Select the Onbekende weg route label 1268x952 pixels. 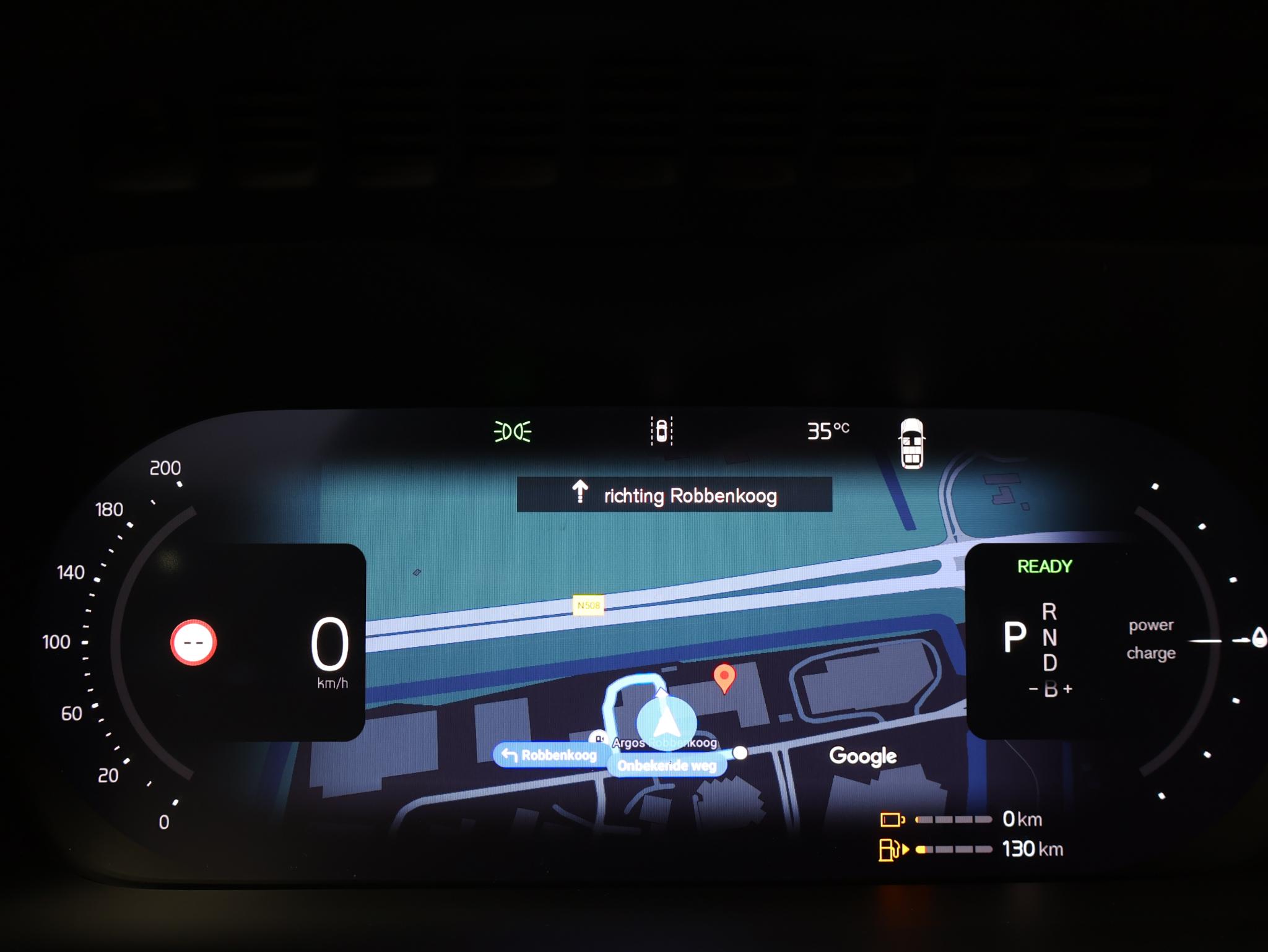point(666,766)
